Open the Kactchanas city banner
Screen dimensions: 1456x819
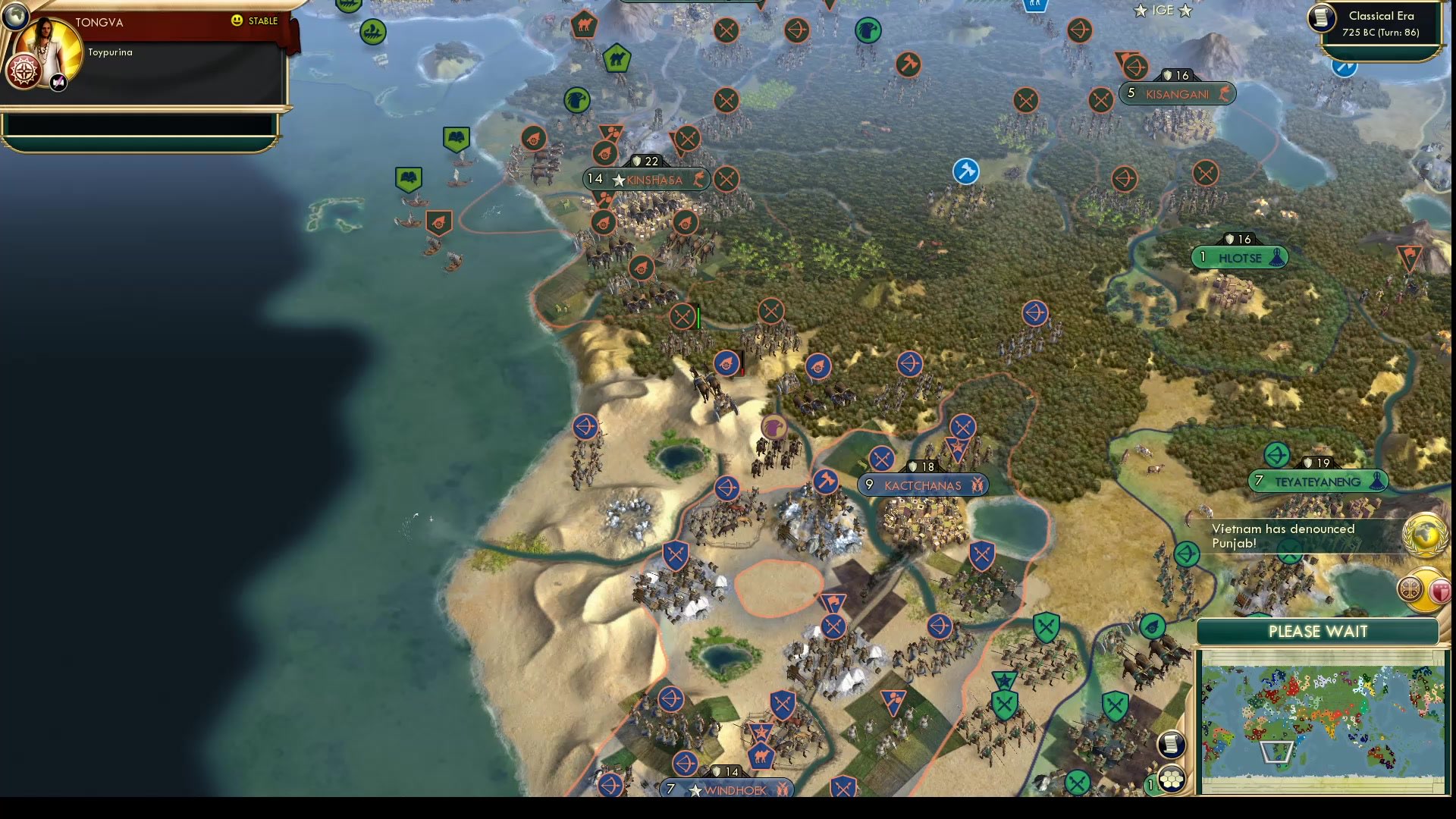point(922,484)
